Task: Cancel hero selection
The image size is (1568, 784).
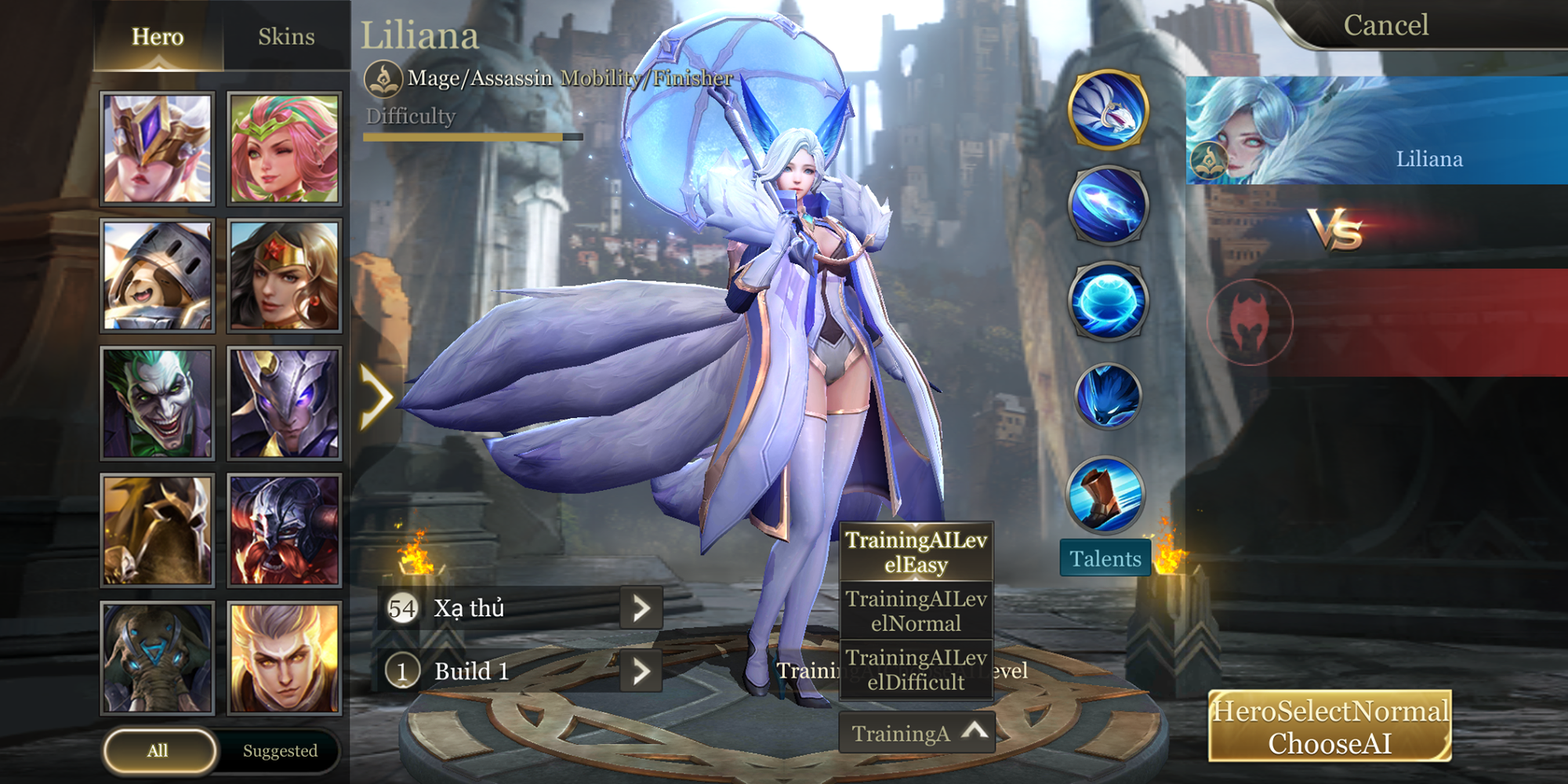Action: [1385, 25]
